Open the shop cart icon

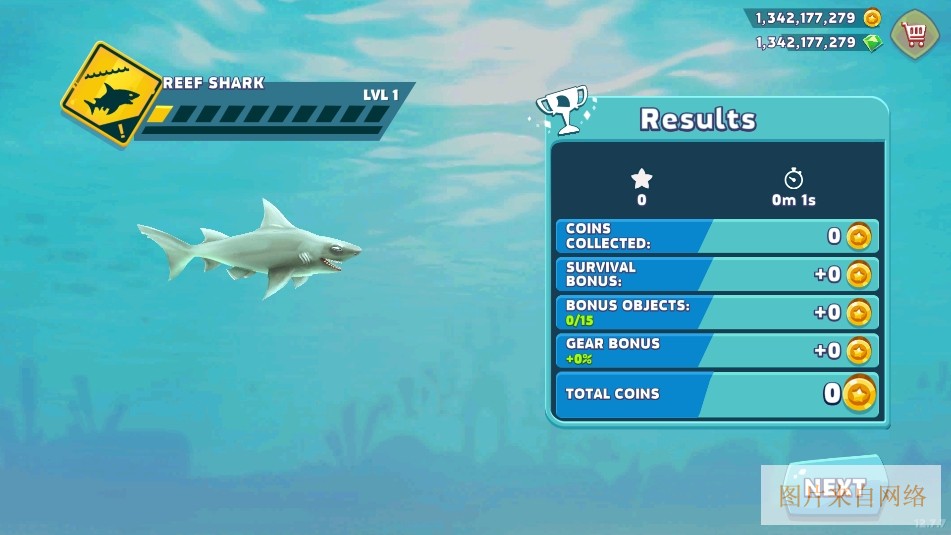click(914, 34)
